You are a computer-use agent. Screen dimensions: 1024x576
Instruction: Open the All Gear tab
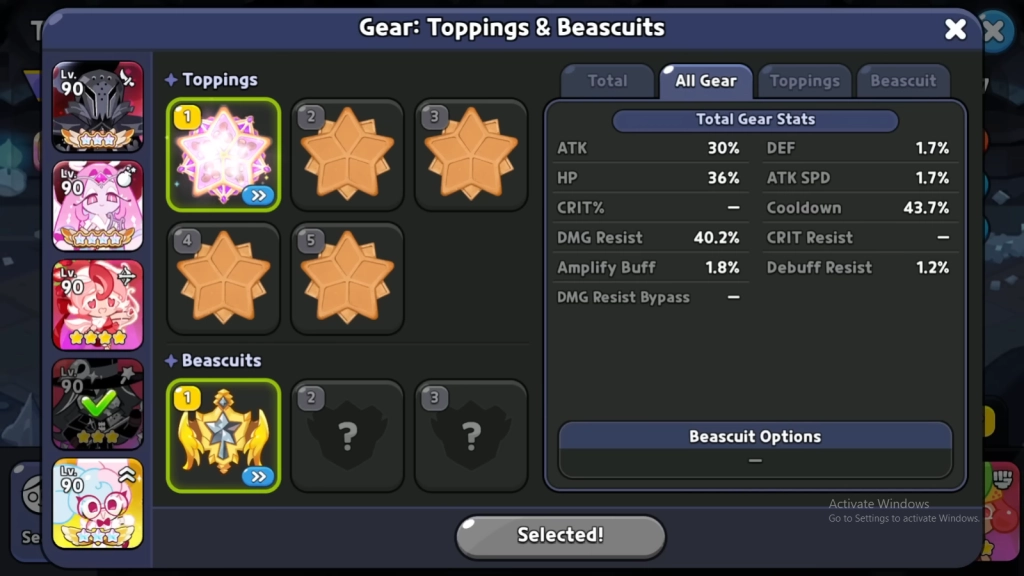705,81
